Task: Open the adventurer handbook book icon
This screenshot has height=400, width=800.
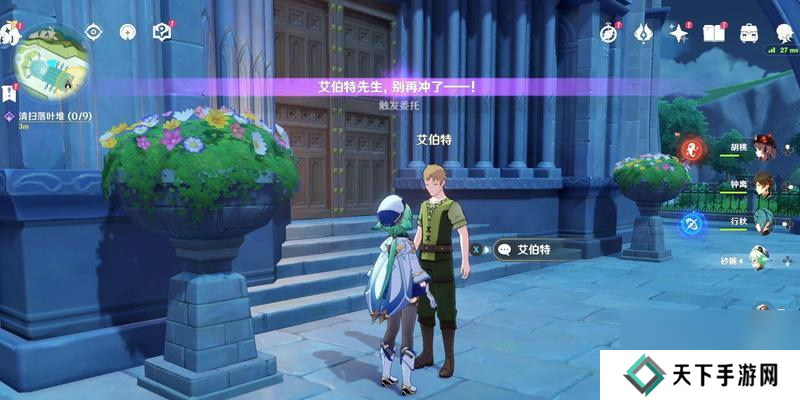Action: click(x=714, y=32)
